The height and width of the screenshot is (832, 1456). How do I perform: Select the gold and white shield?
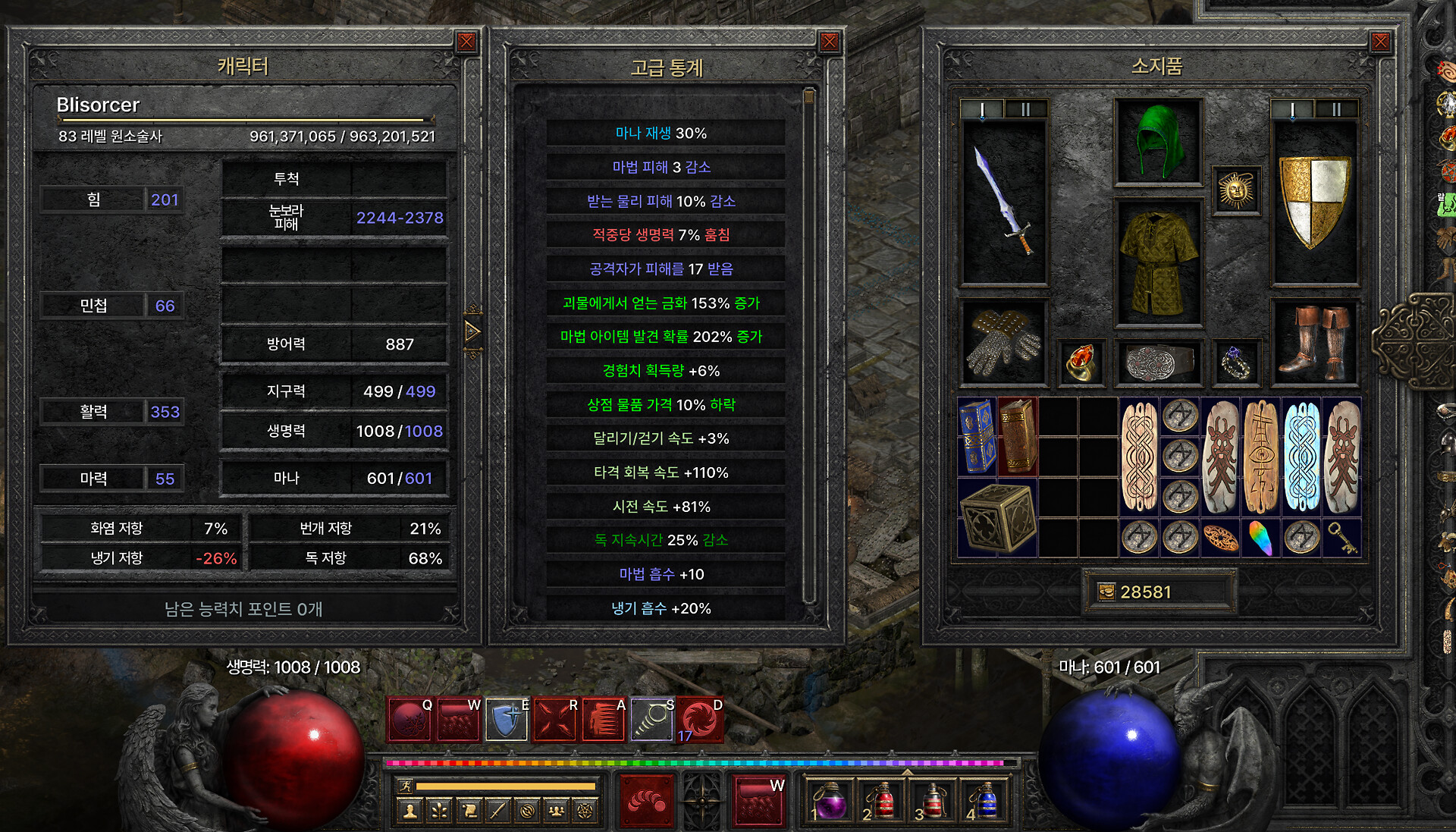pos(1314,202)
